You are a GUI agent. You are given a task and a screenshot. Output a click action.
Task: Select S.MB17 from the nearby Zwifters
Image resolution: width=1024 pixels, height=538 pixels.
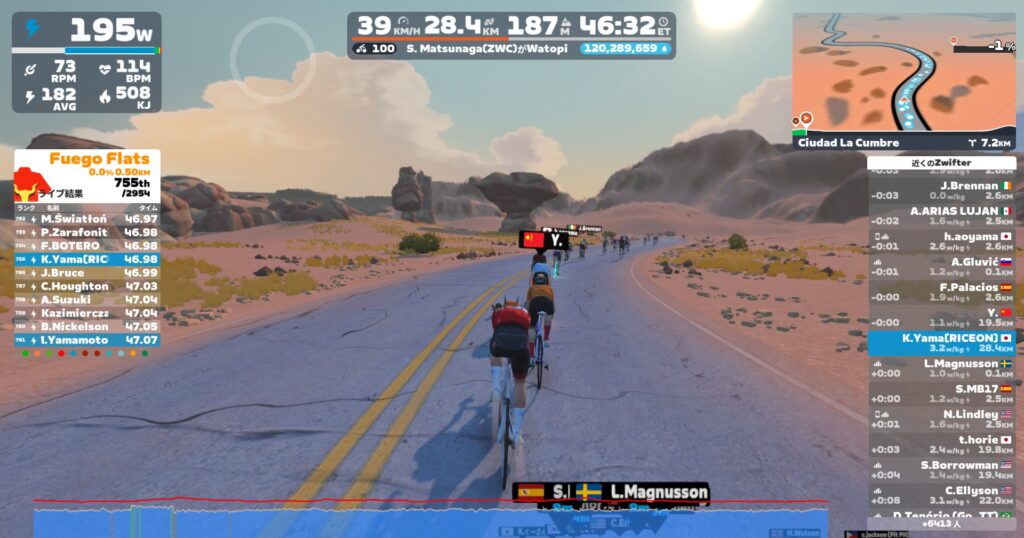941,393
